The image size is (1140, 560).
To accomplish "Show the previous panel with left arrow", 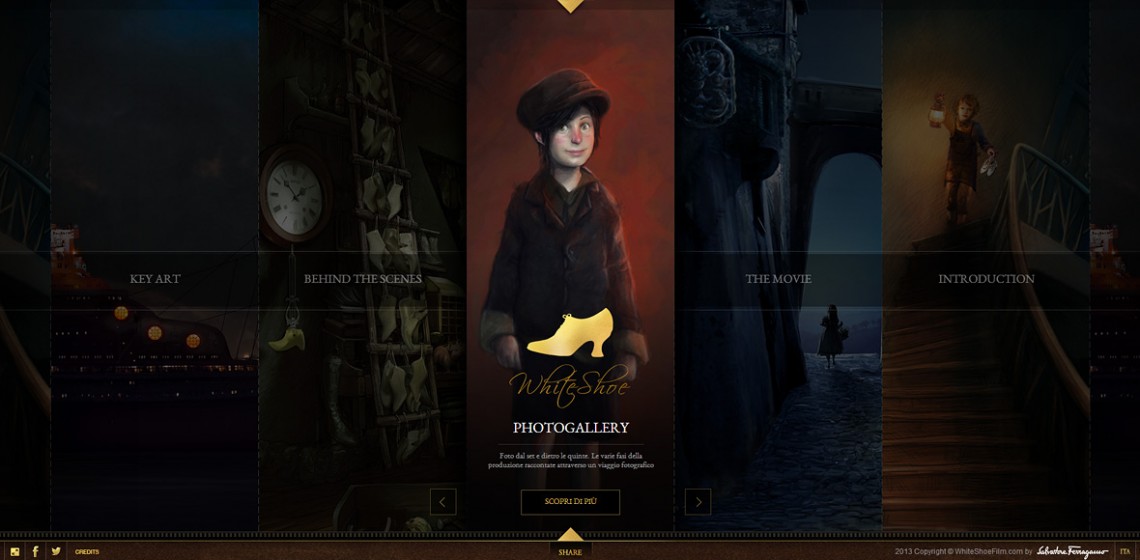I will click(443, 502).
